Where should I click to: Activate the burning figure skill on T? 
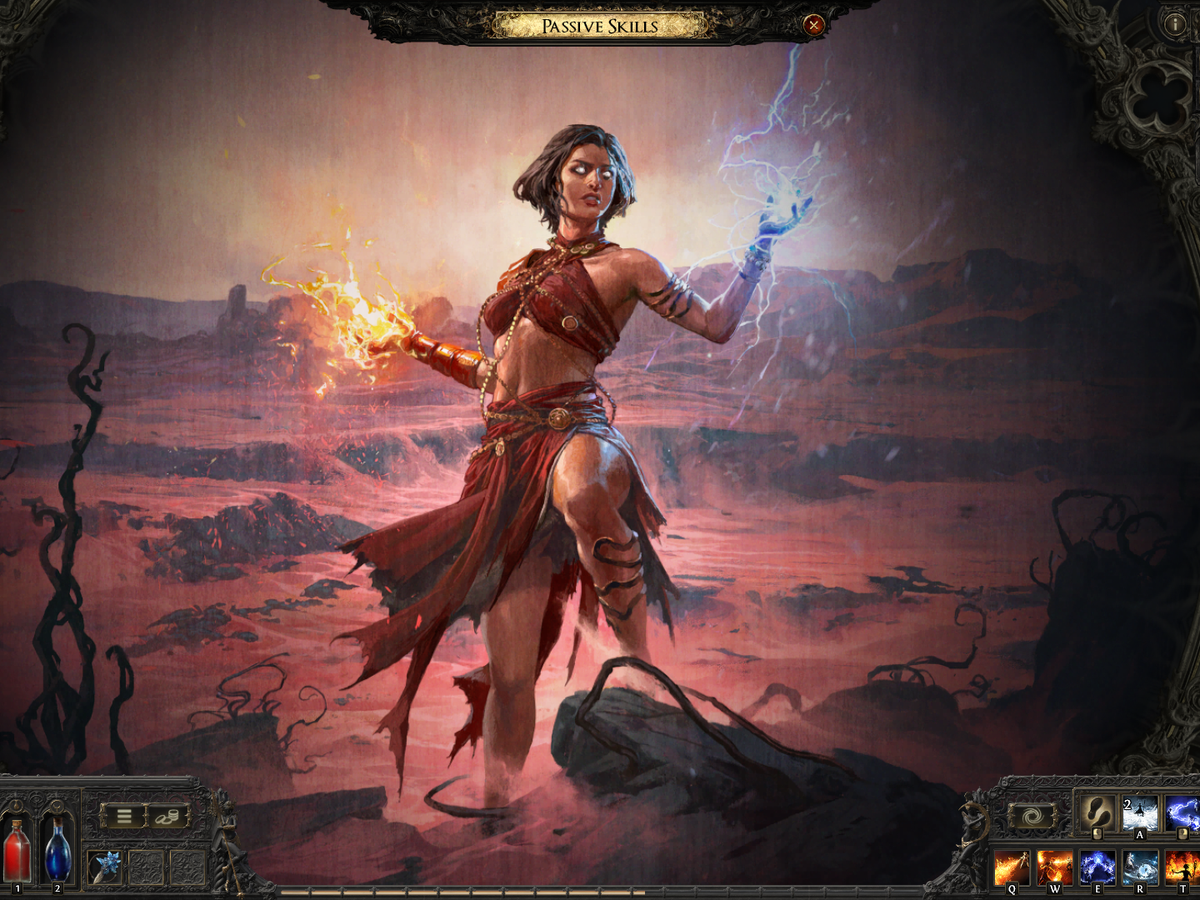(1182, 867)
